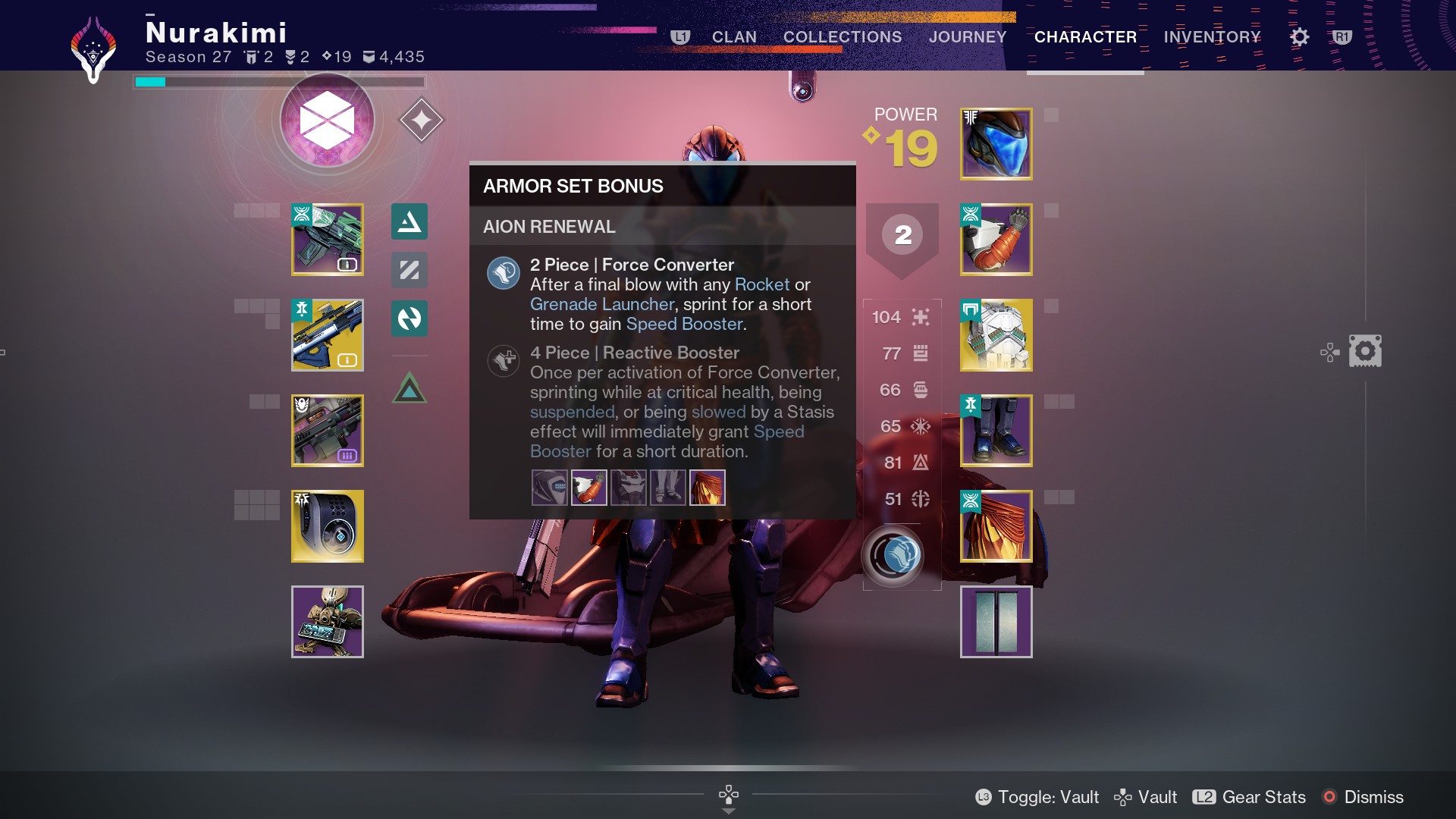The image size is (1456, 819).
Task: Select the orange gauntlets armor slot
Action: click(x=996, y=240)
